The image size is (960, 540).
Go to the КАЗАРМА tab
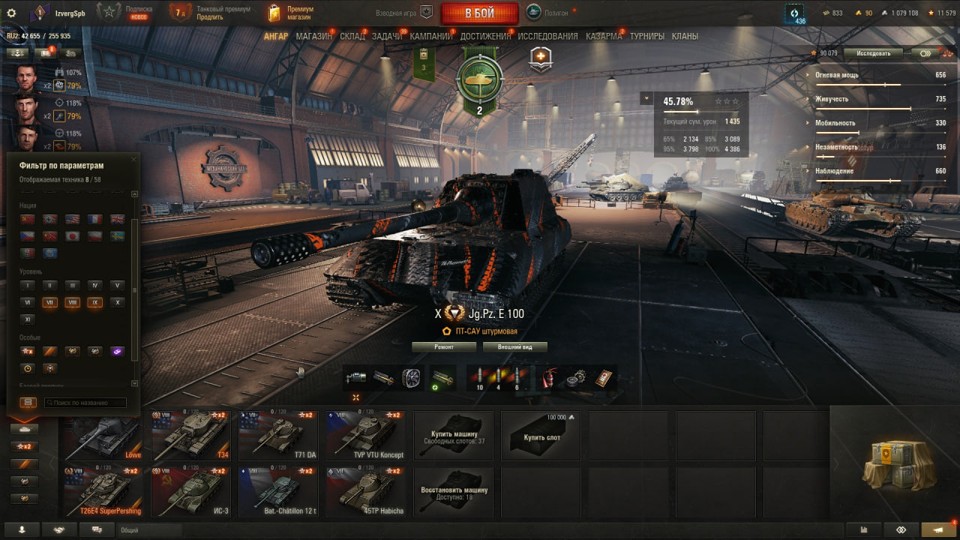[x=604, y=36]
